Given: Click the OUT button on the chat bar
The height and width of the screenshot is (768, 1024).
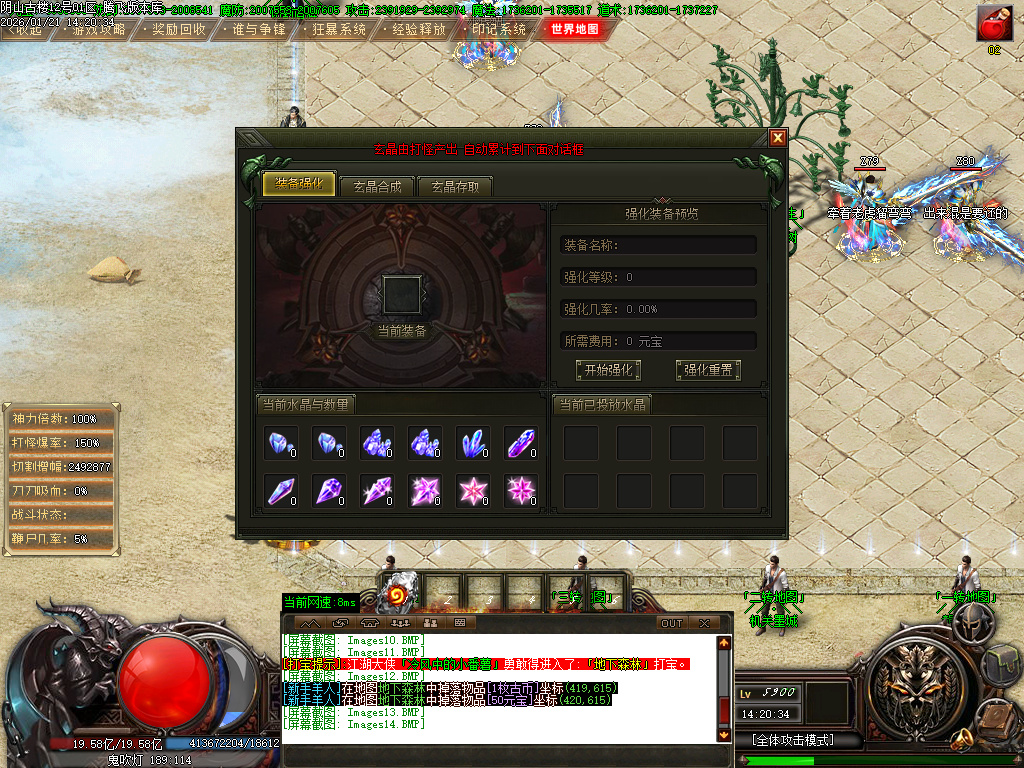Looking at the screenshot, I should click(672, 623).
